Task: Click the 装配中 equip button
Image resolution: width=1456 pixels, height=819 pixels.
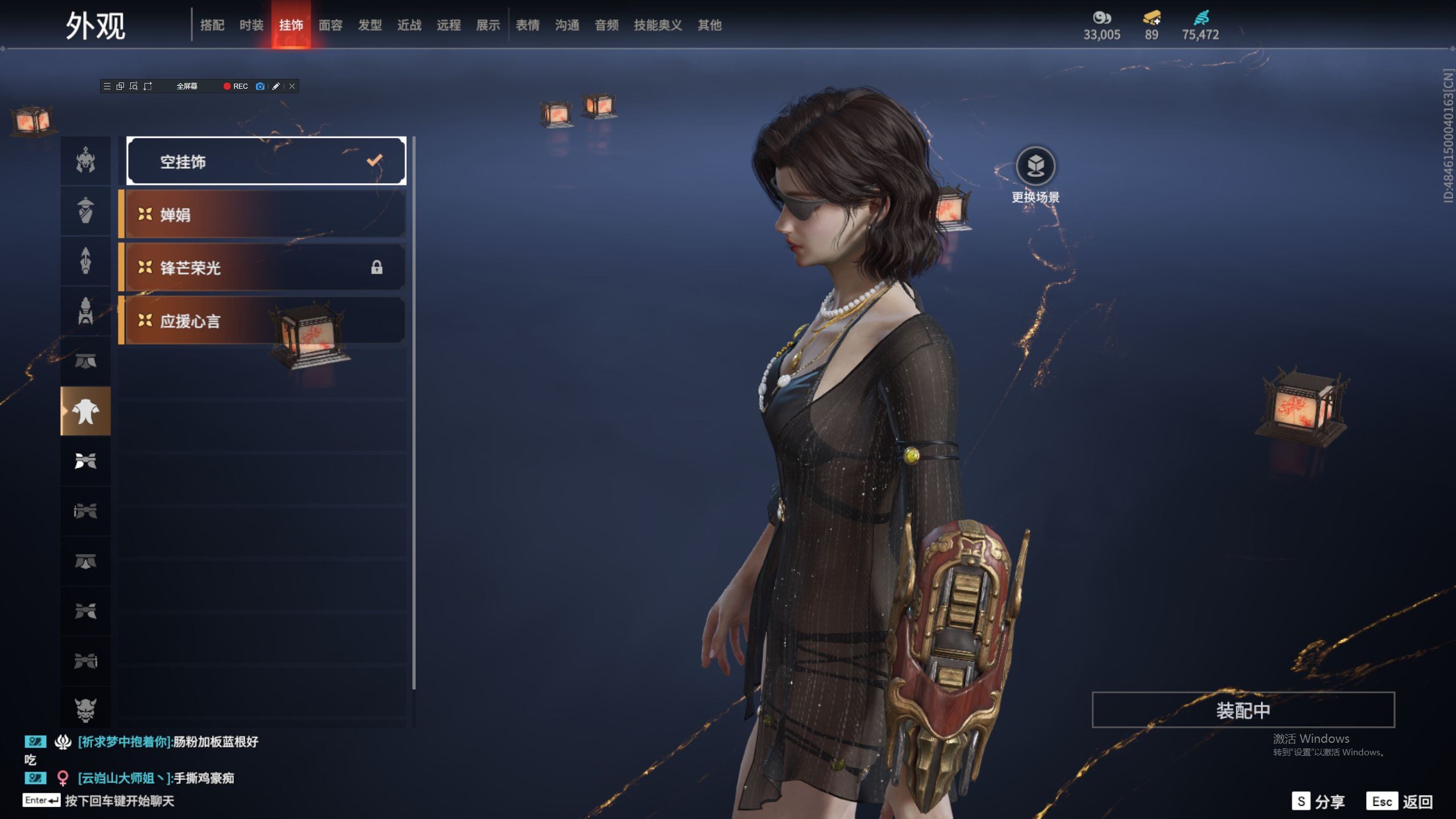Action: 1243,710
